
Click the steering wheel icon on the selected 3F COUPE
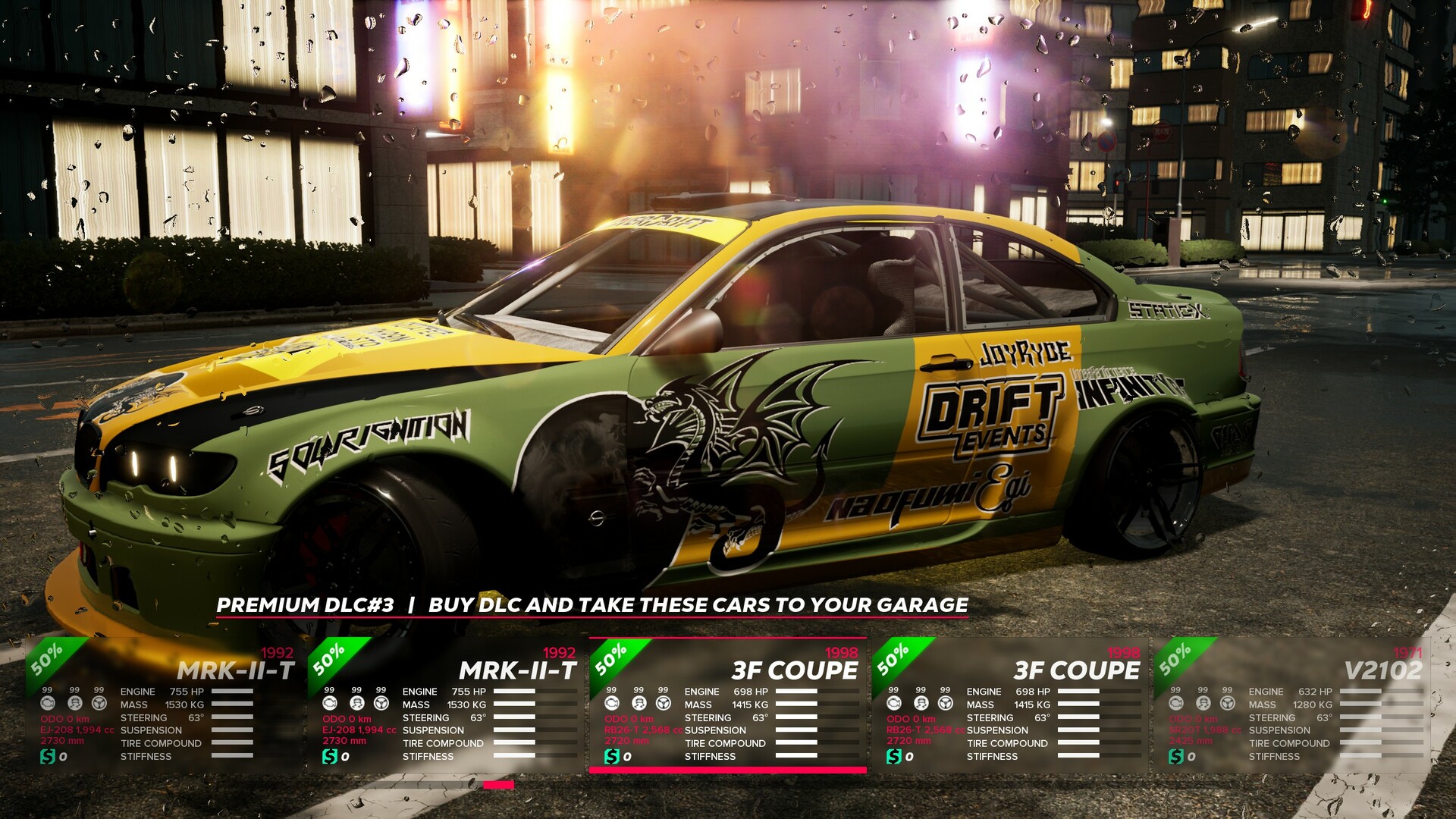pos(664,704)
